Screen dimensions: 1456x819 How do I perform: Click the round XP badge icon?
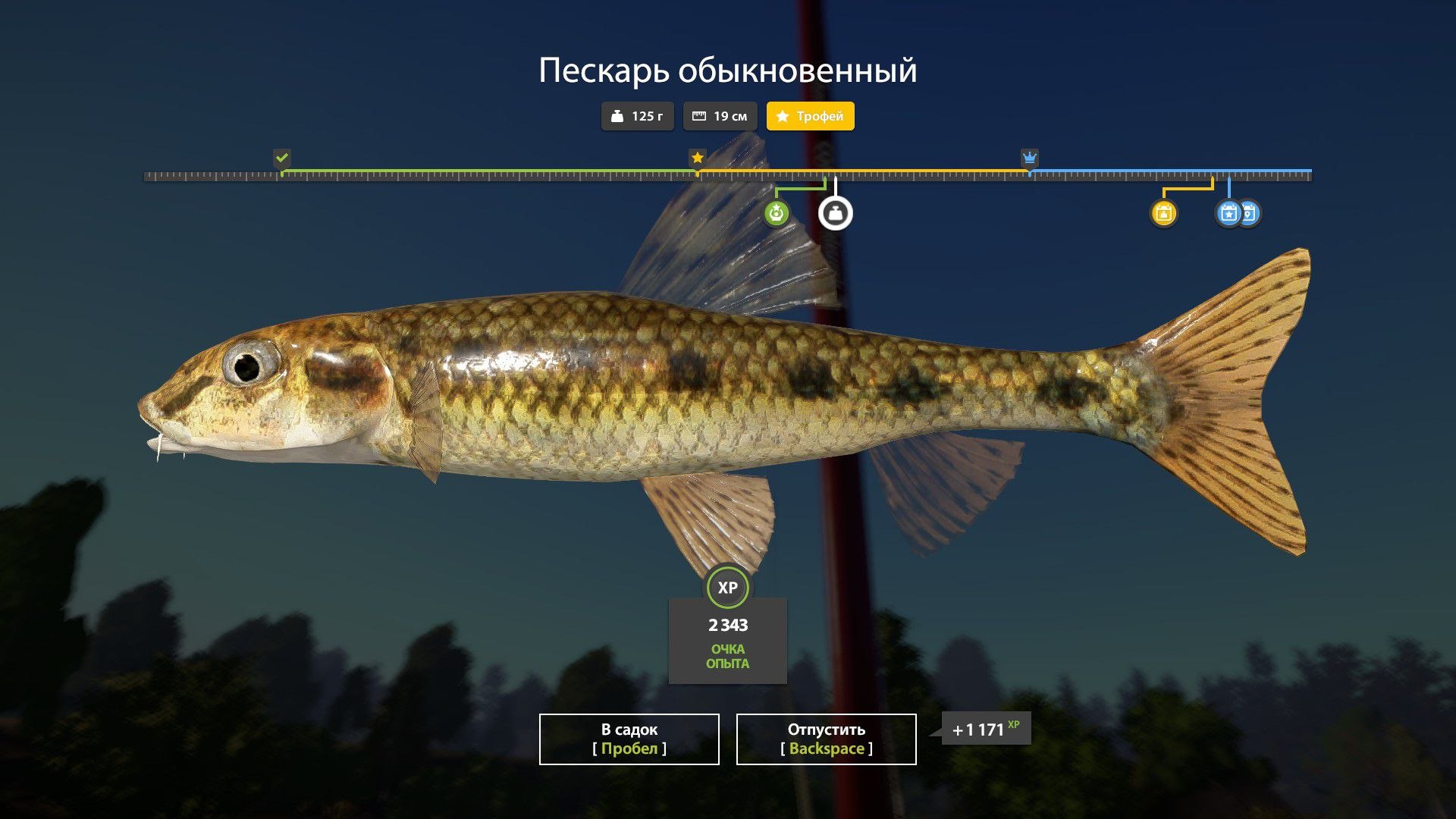coord(727,588)
